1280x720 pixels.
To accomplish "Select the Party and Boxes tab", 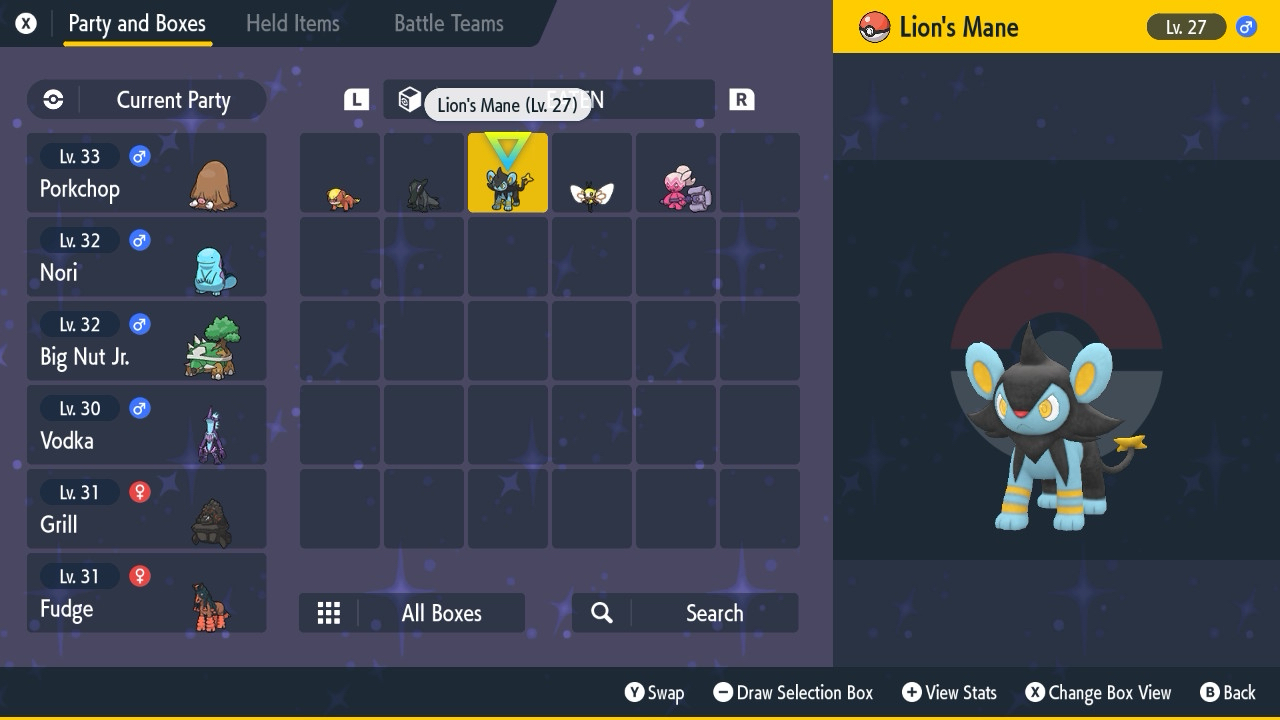I will (137, 24).
